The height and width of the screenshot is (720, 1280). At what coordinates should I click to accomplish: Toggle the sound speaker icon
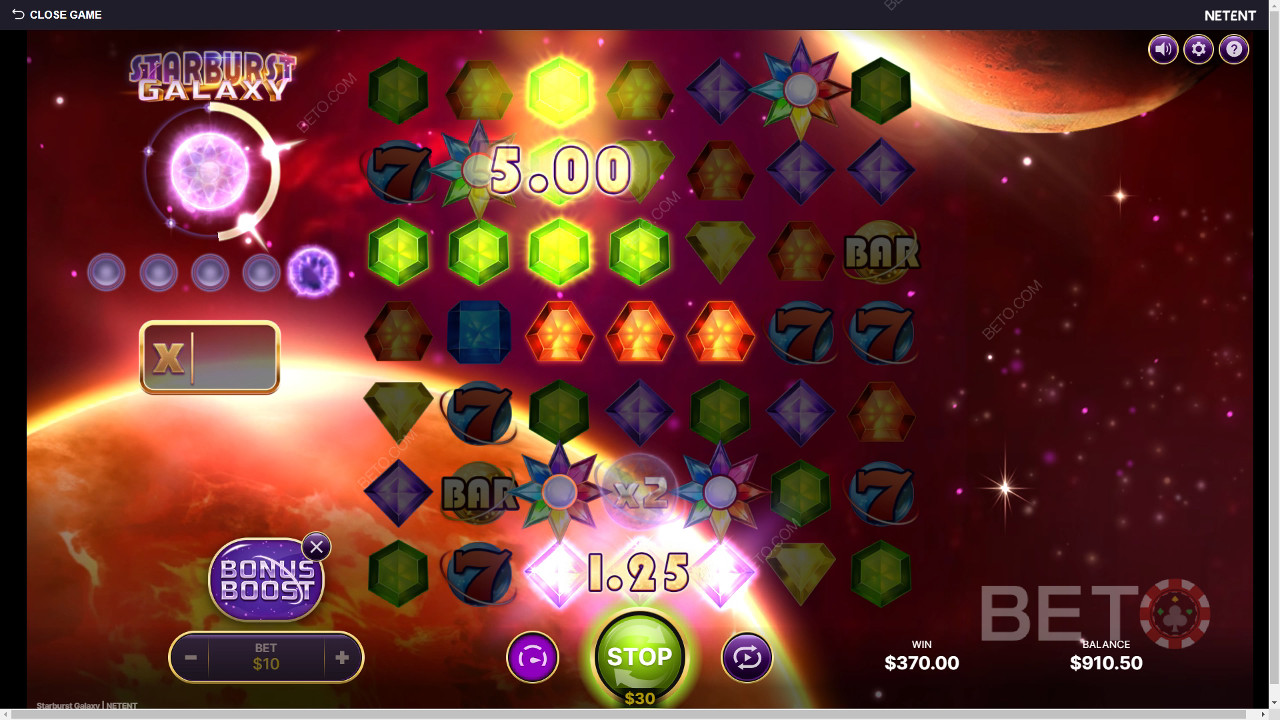point(1163,49)
